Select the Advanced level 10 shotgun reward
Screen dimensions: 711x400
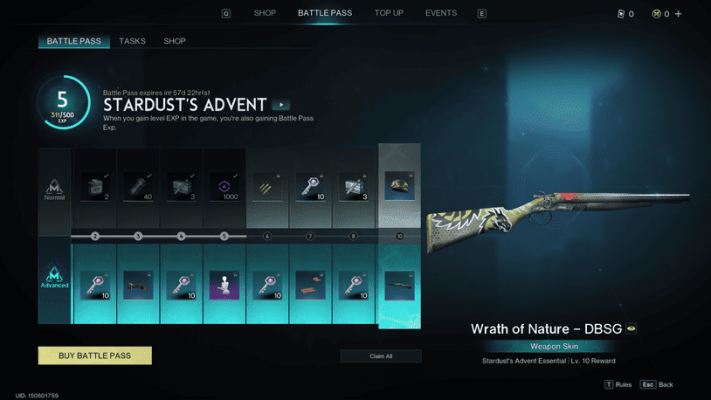(399, 284)
